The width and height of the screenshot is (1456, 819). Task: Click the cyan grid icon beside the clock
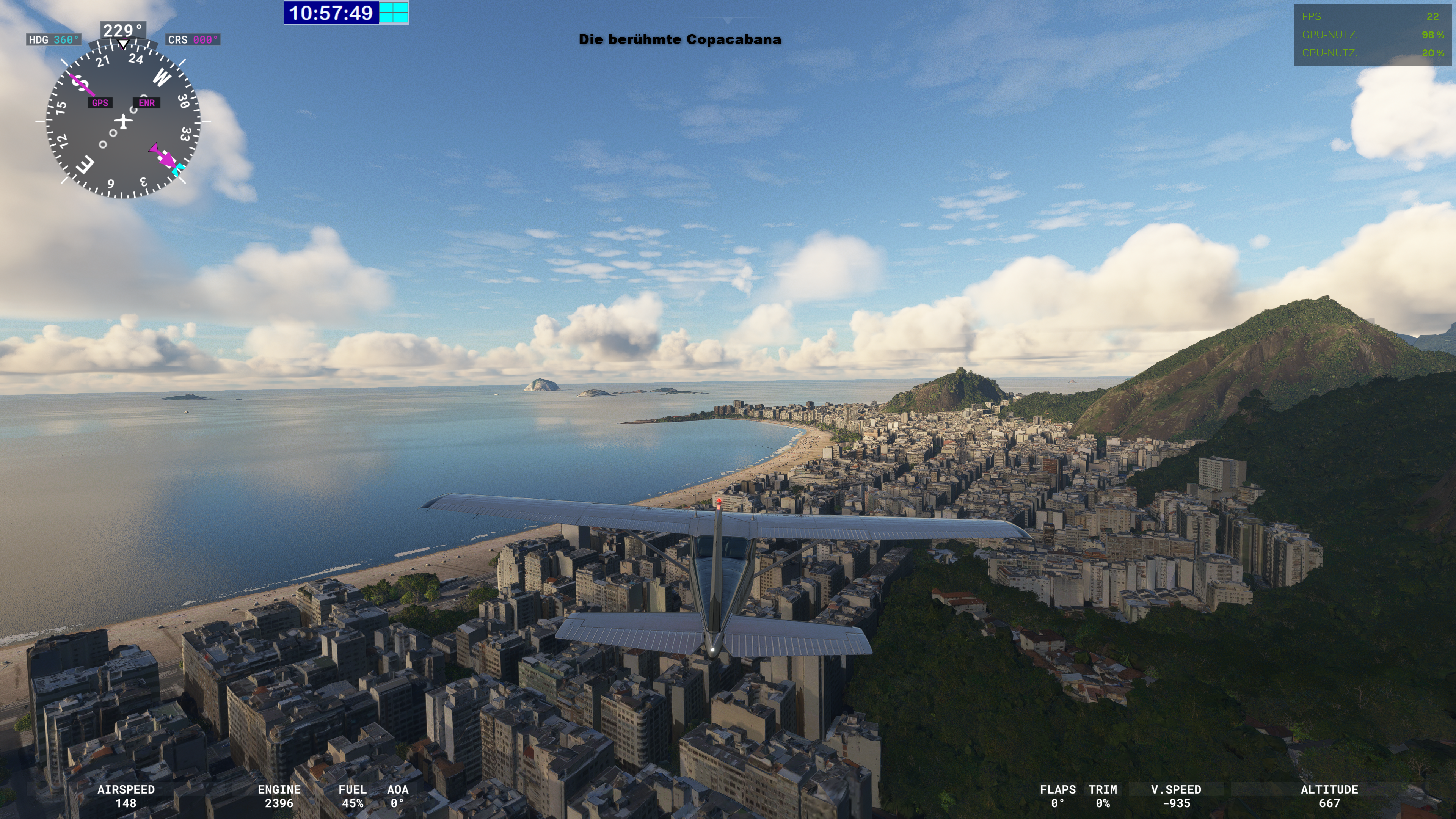394,13
